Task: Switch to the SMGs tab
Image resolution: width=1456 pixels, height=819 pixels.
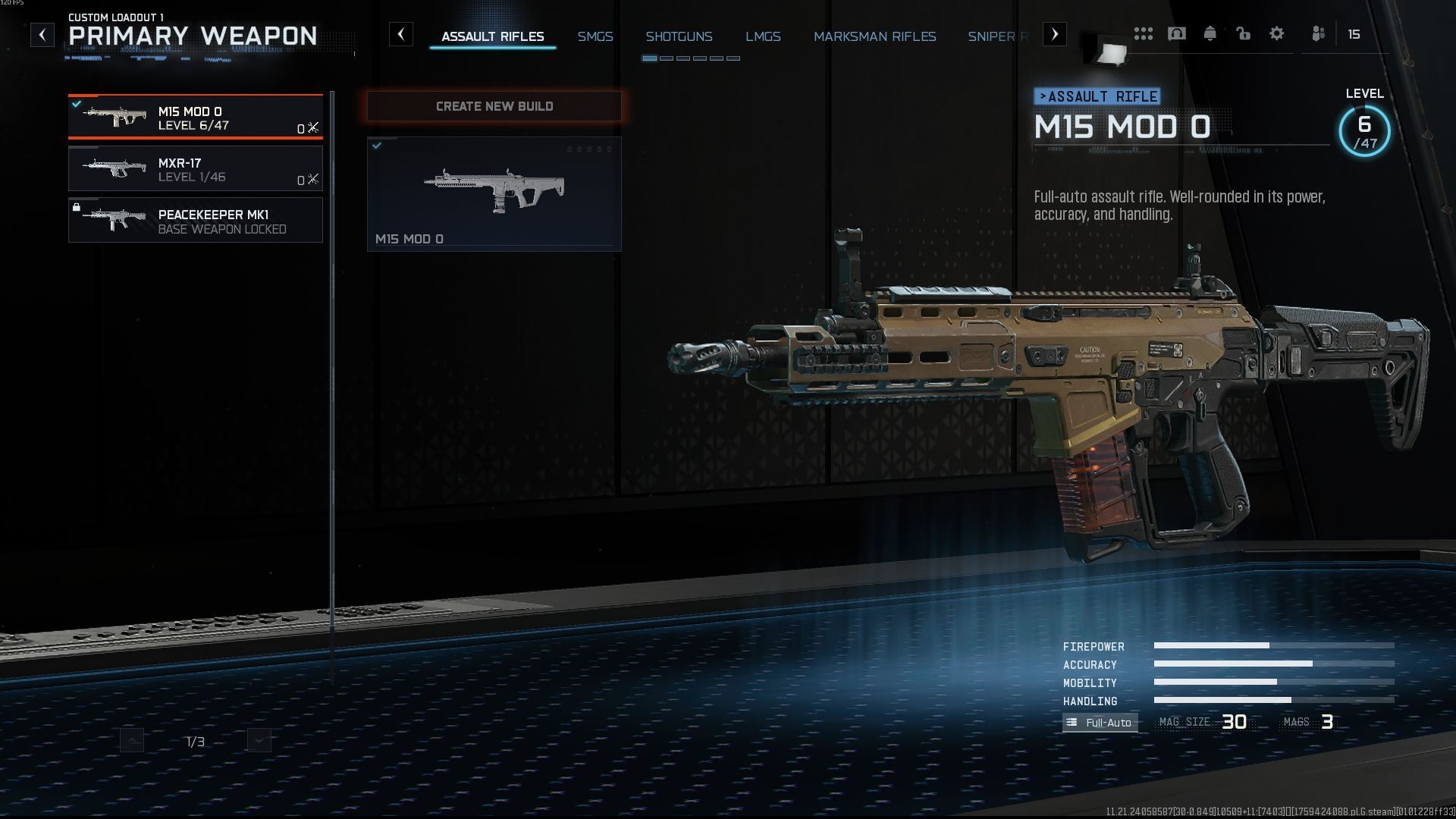Action: coord(595,36)
